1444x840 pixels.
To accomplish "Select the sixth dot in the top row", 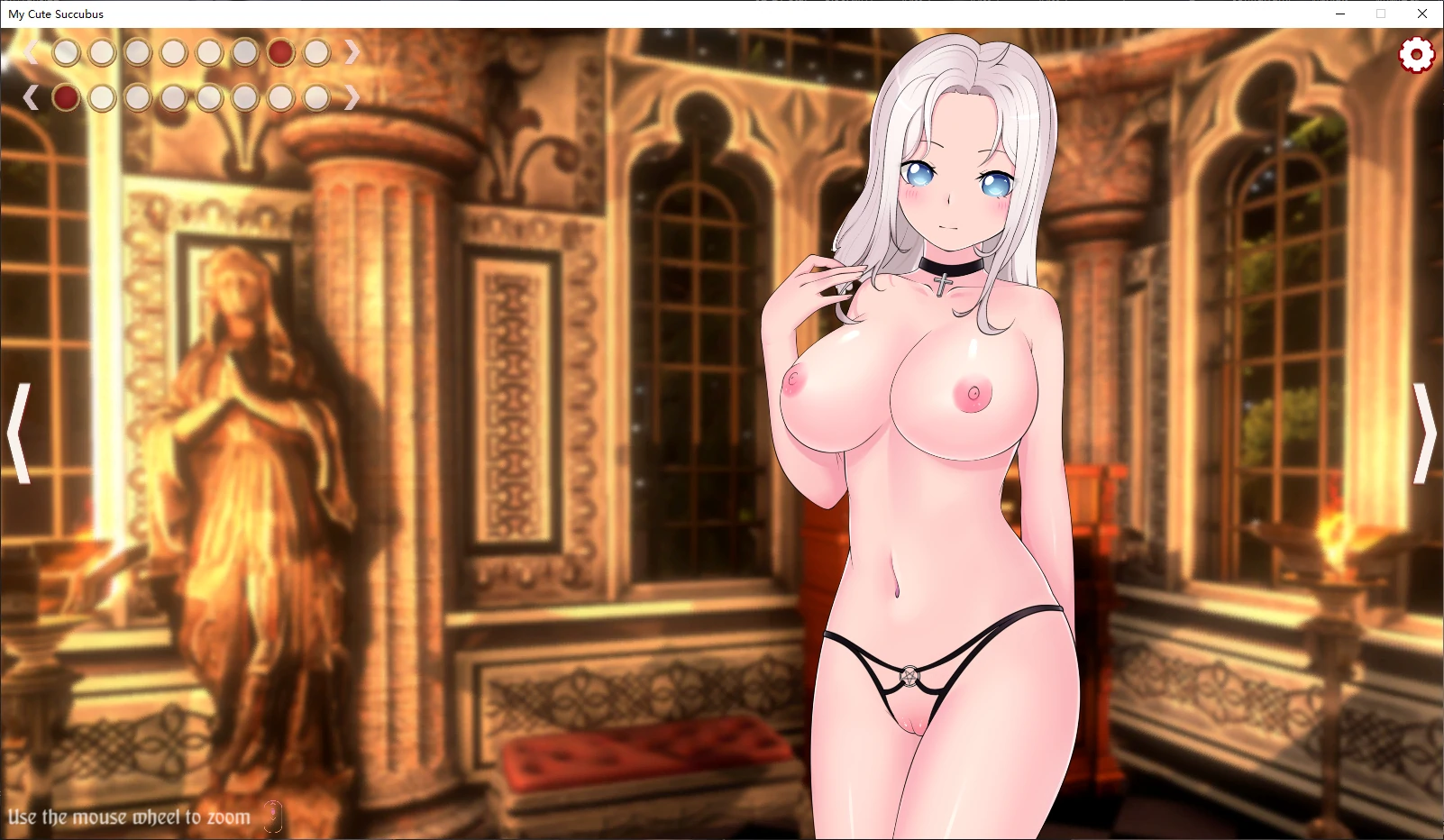I will (244, 52).
